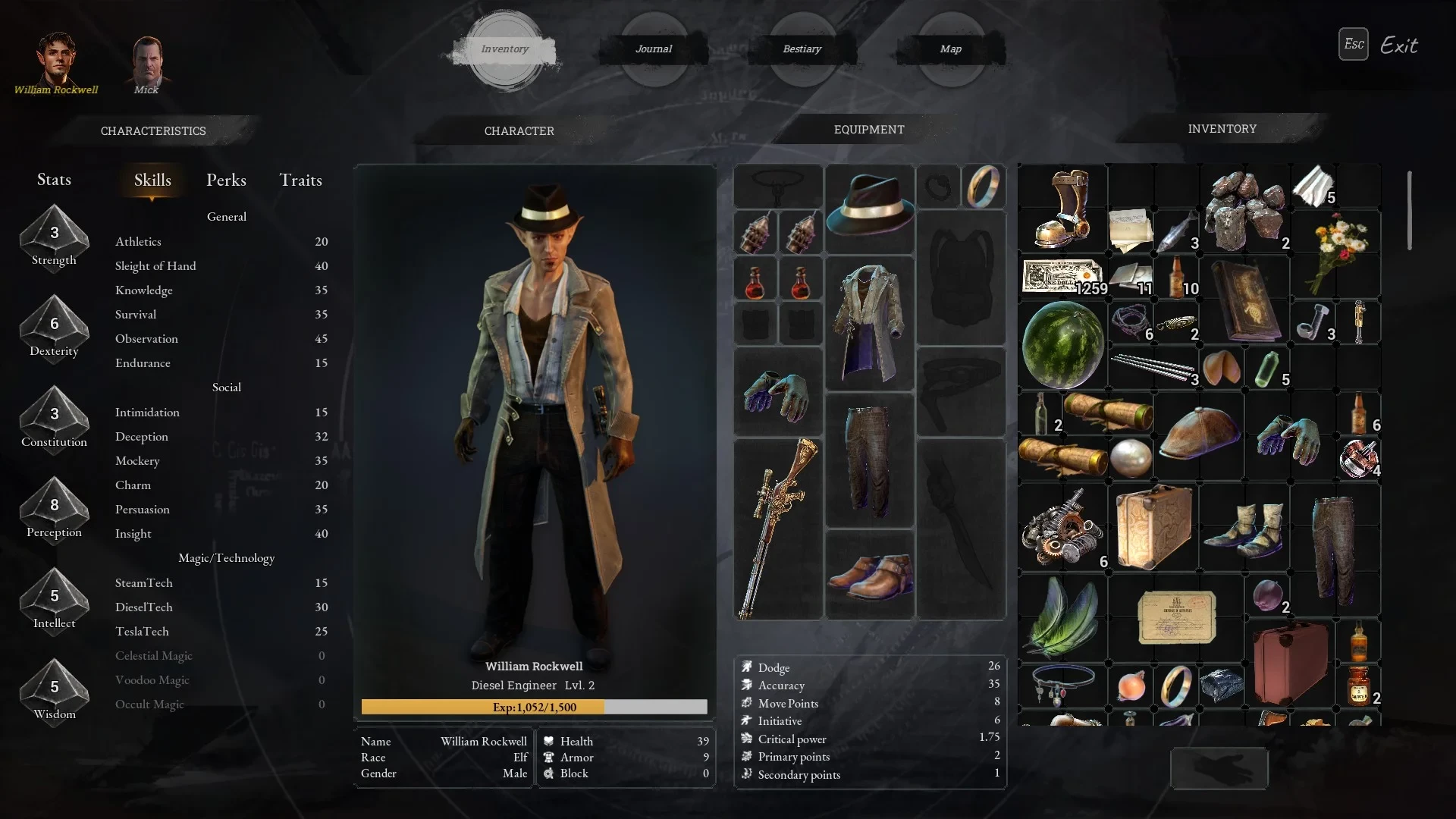
Task: Select the equipped fedora hat slot
Action: 869,208
